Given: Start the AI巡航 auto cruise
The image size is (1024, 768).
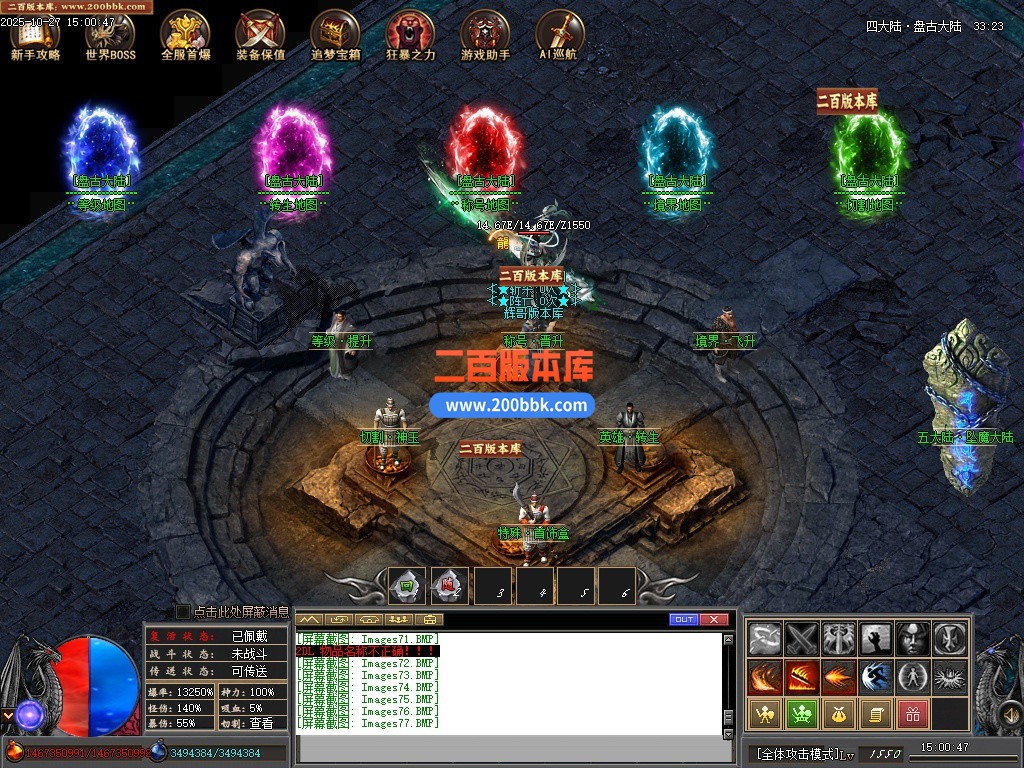Looking at the screenshot, I should click(558, 35).
